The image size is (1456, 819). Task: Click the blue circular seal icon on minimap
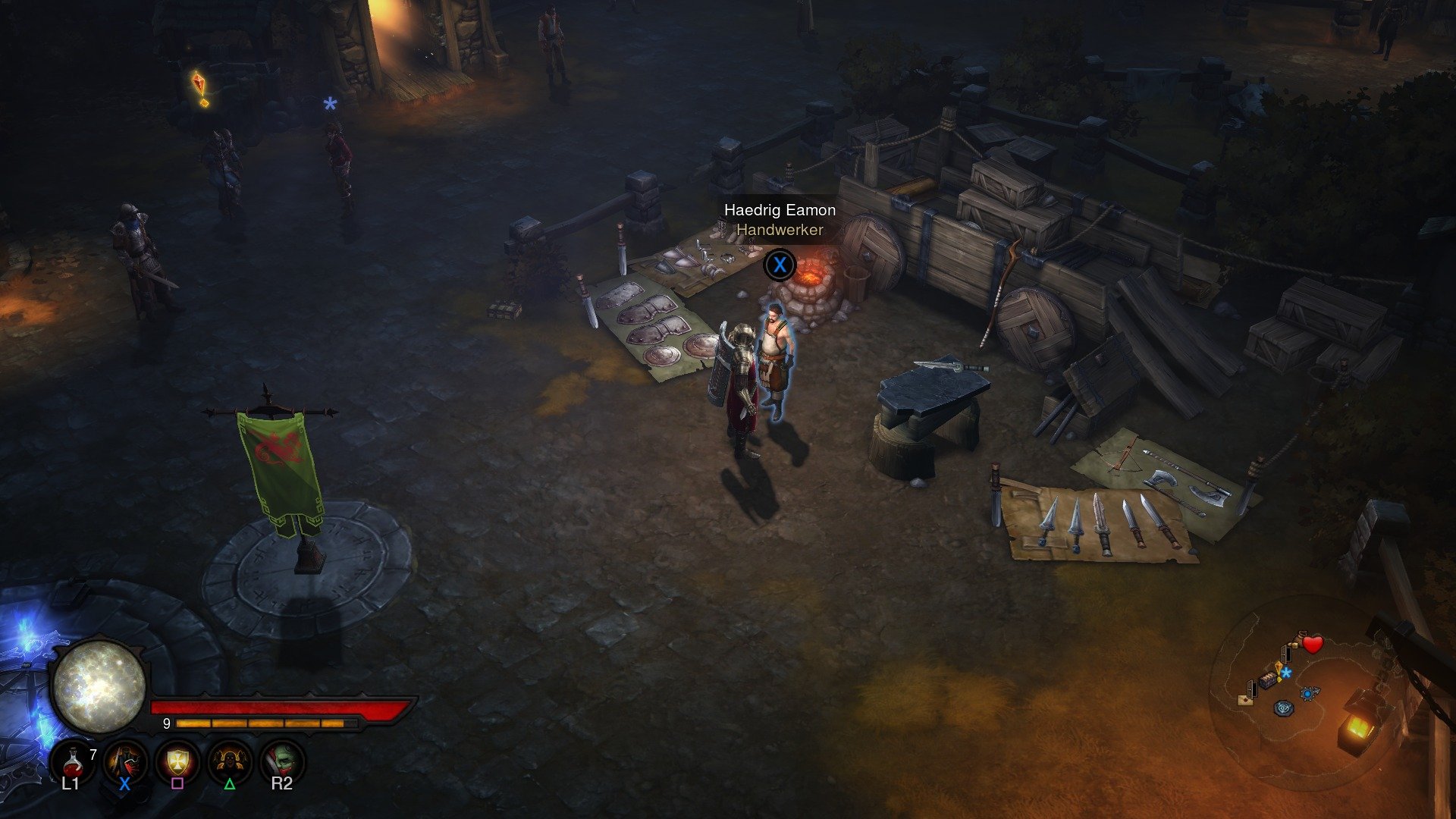pos(1284,708)
